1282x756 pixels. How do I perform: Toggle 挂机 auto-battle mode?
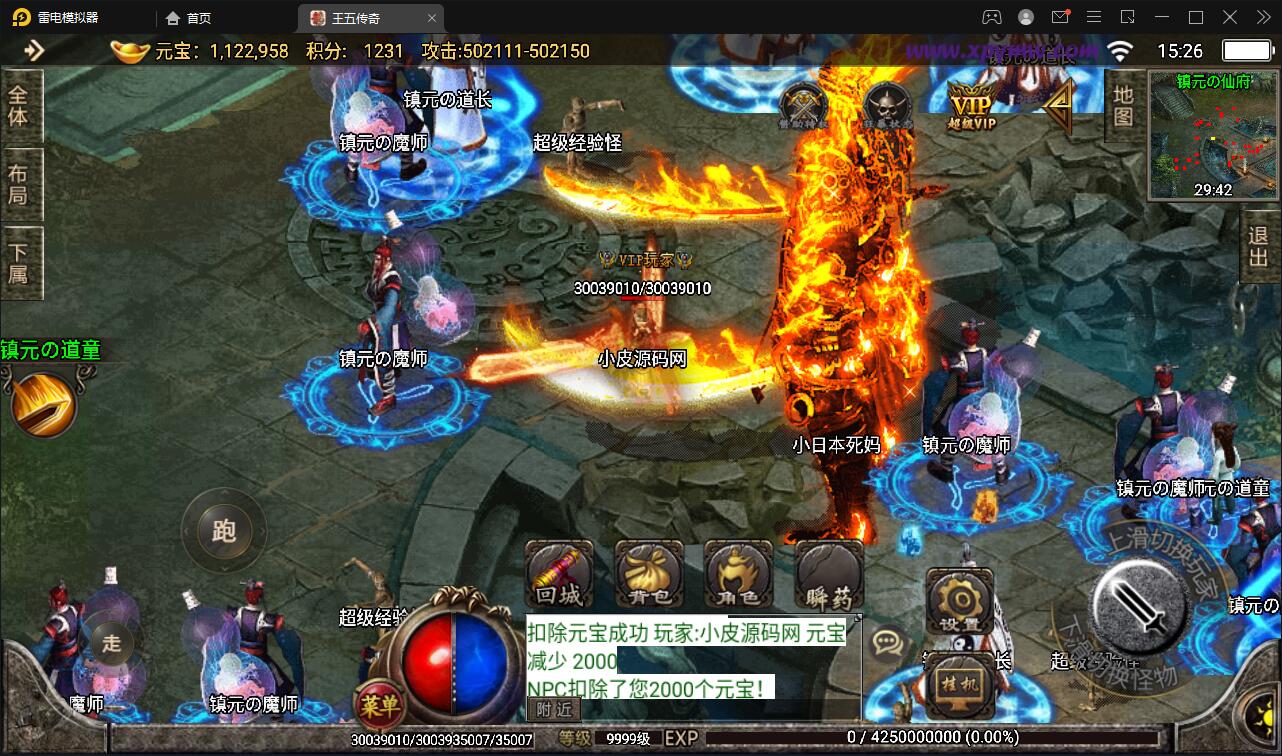click(959, 686)
